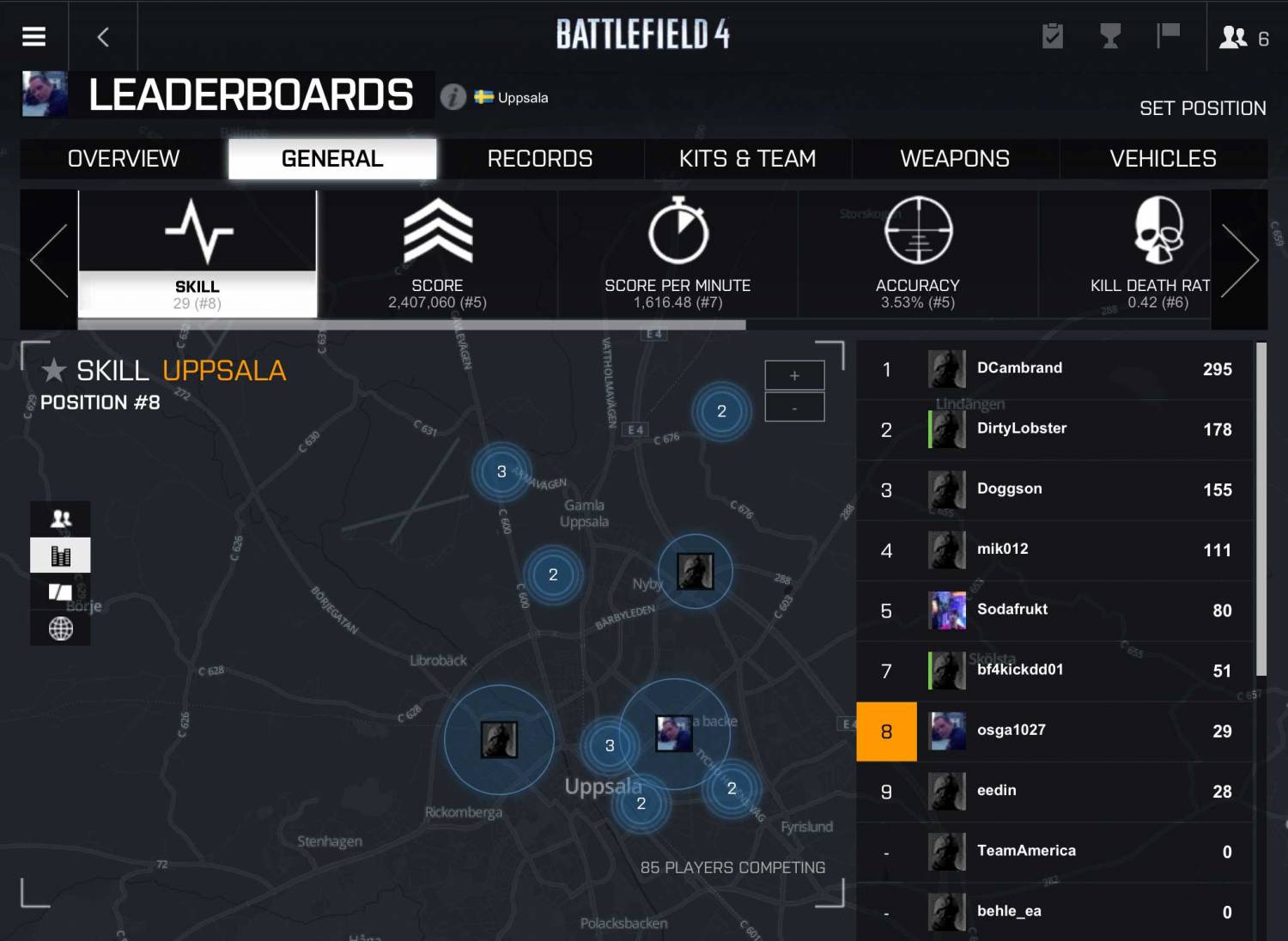Switch to the globe world filter
Viewport: 1288px width, 941px height.
click(x=60, y=628)
